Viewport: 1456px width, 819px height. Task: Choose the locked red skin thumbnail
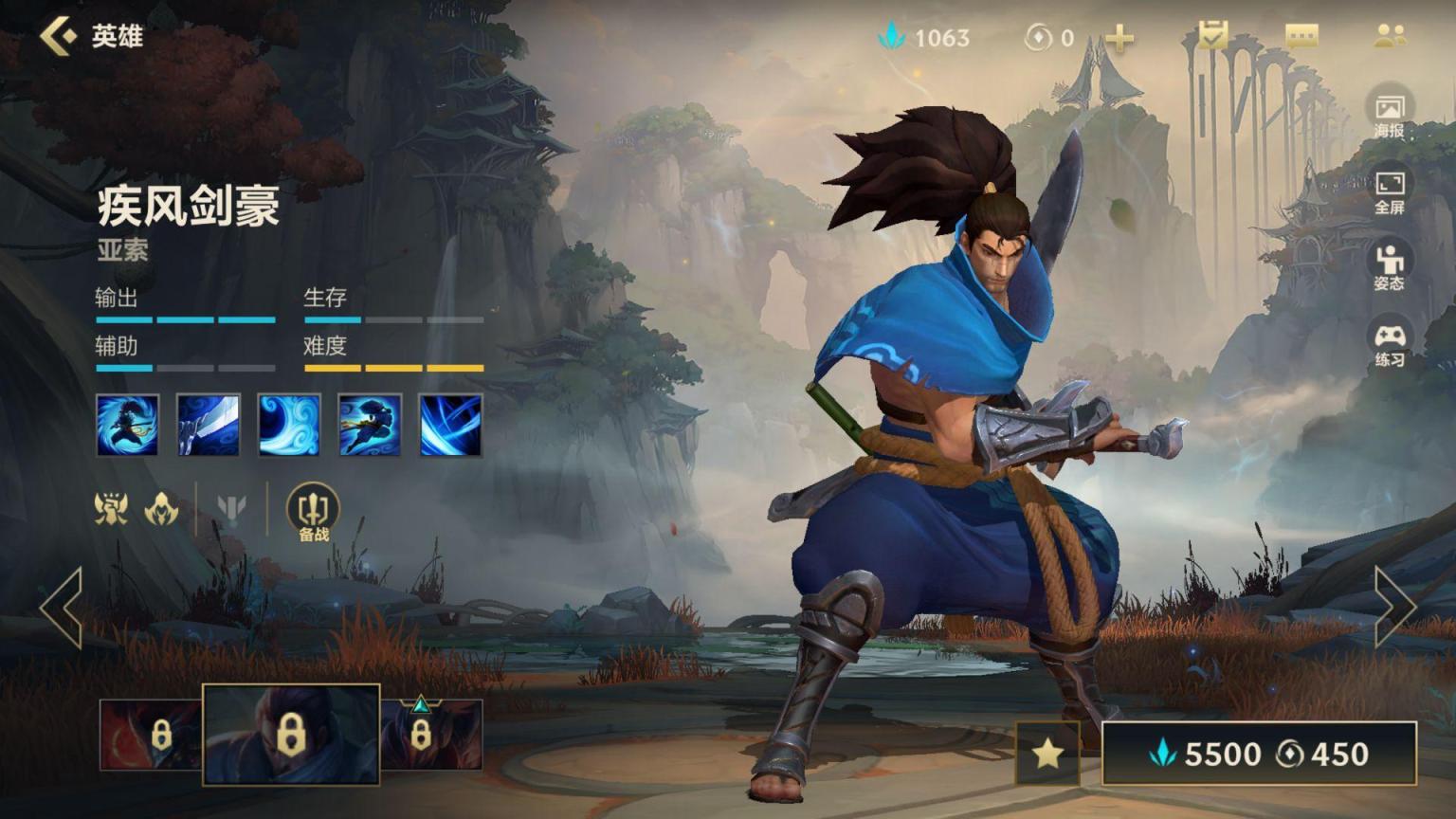tap(150, 735)
